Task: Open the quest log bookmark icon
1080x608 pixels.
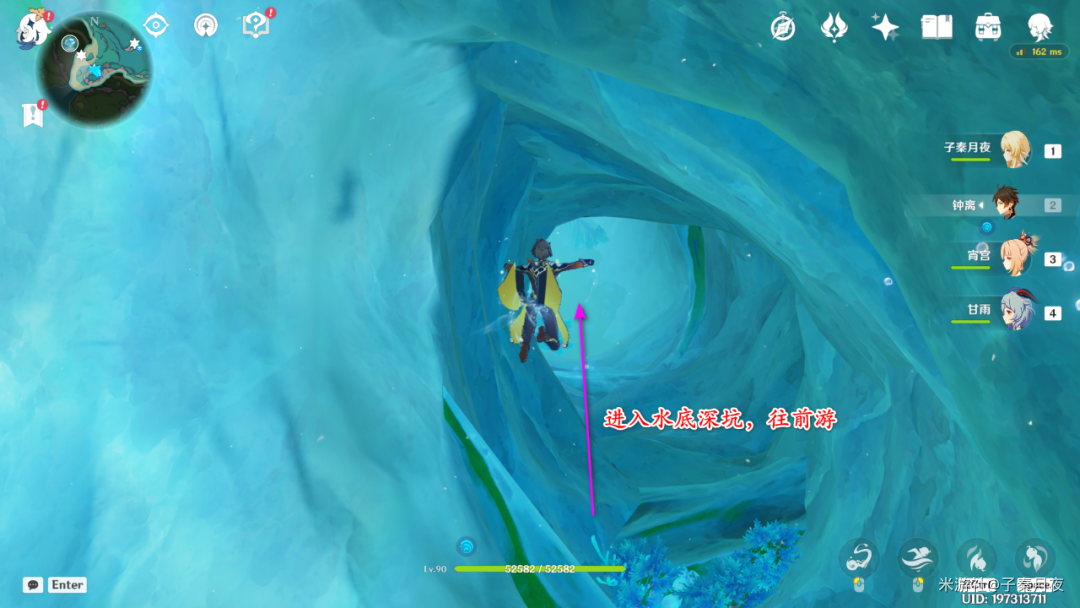Action: (x=33, y=115)
